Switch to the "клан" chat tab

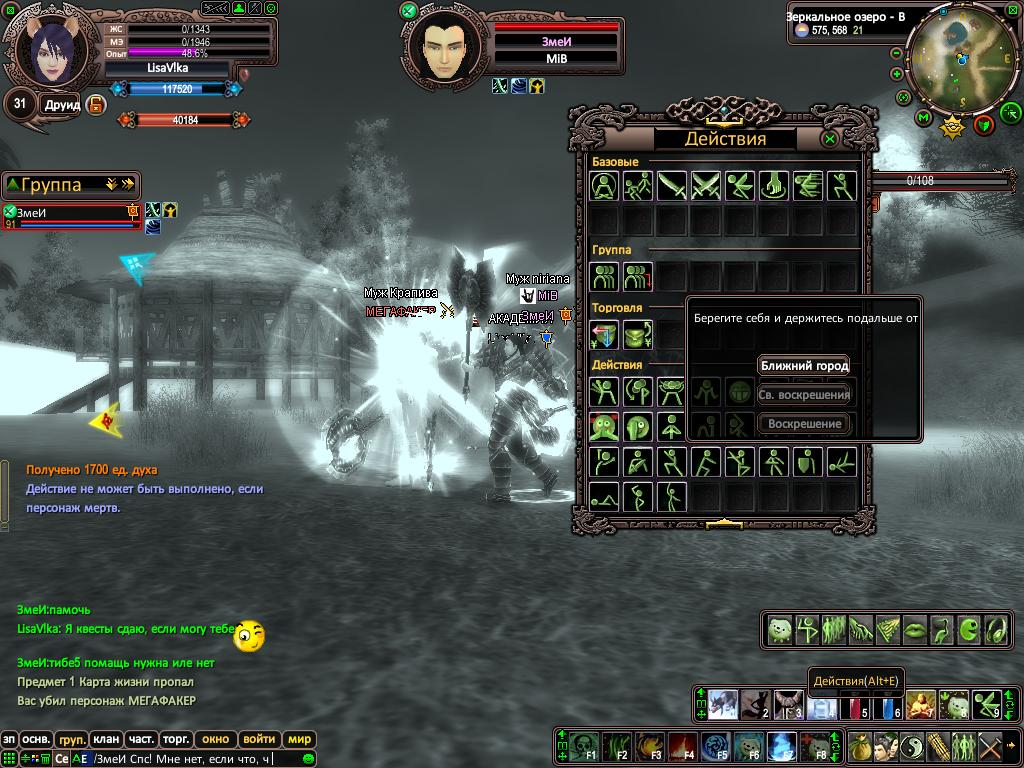point(106,740)
